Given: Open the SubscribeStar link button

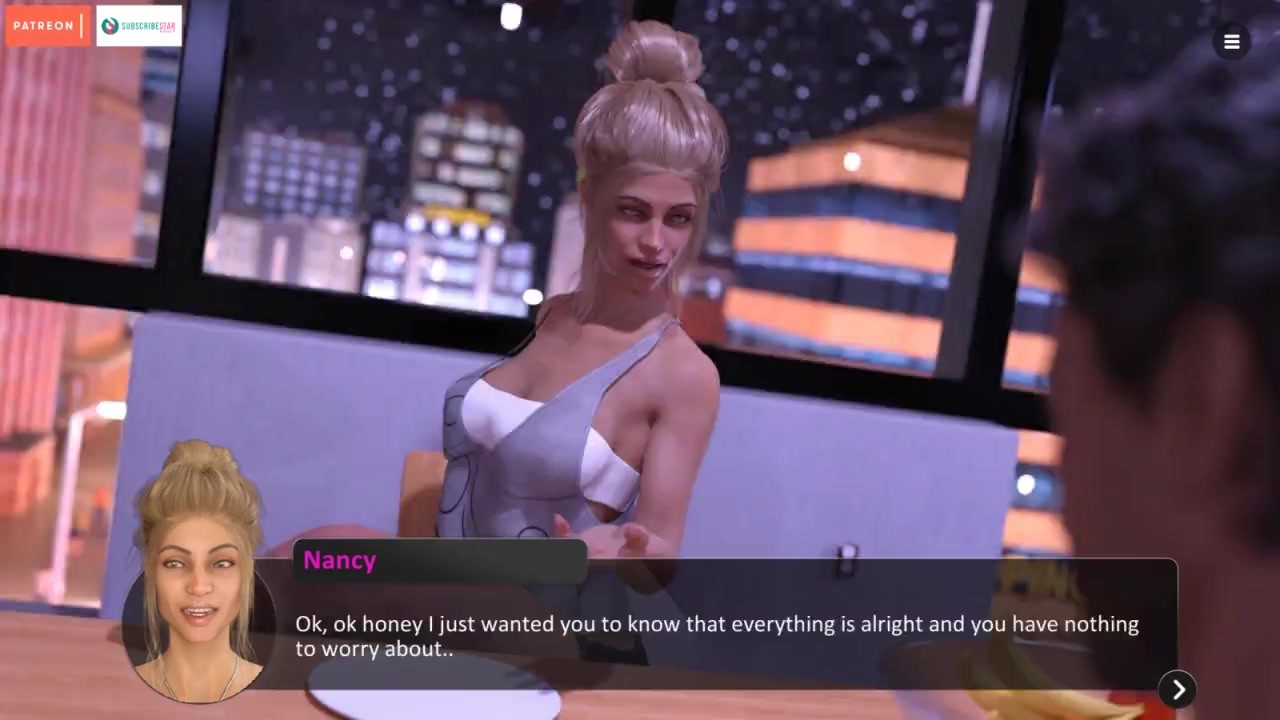Looking at the screenshot, I should tap(139, 26).
